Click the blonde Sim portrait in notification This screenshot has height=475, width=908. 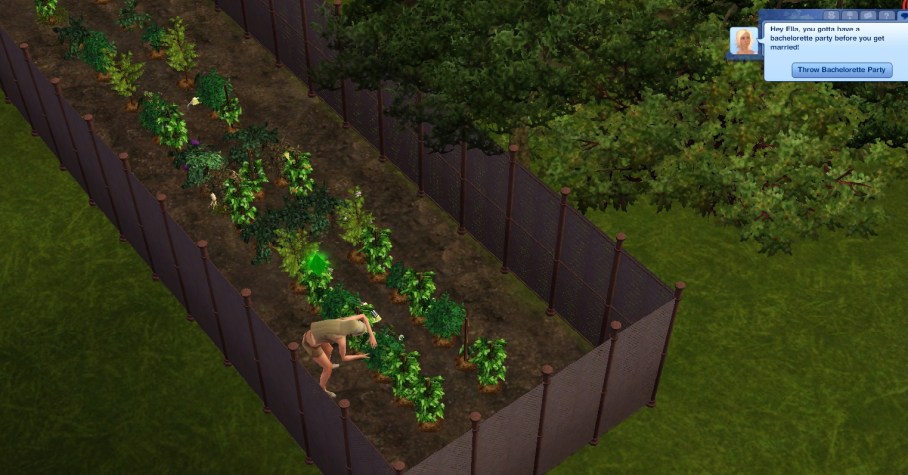click(x=743, y=42)
